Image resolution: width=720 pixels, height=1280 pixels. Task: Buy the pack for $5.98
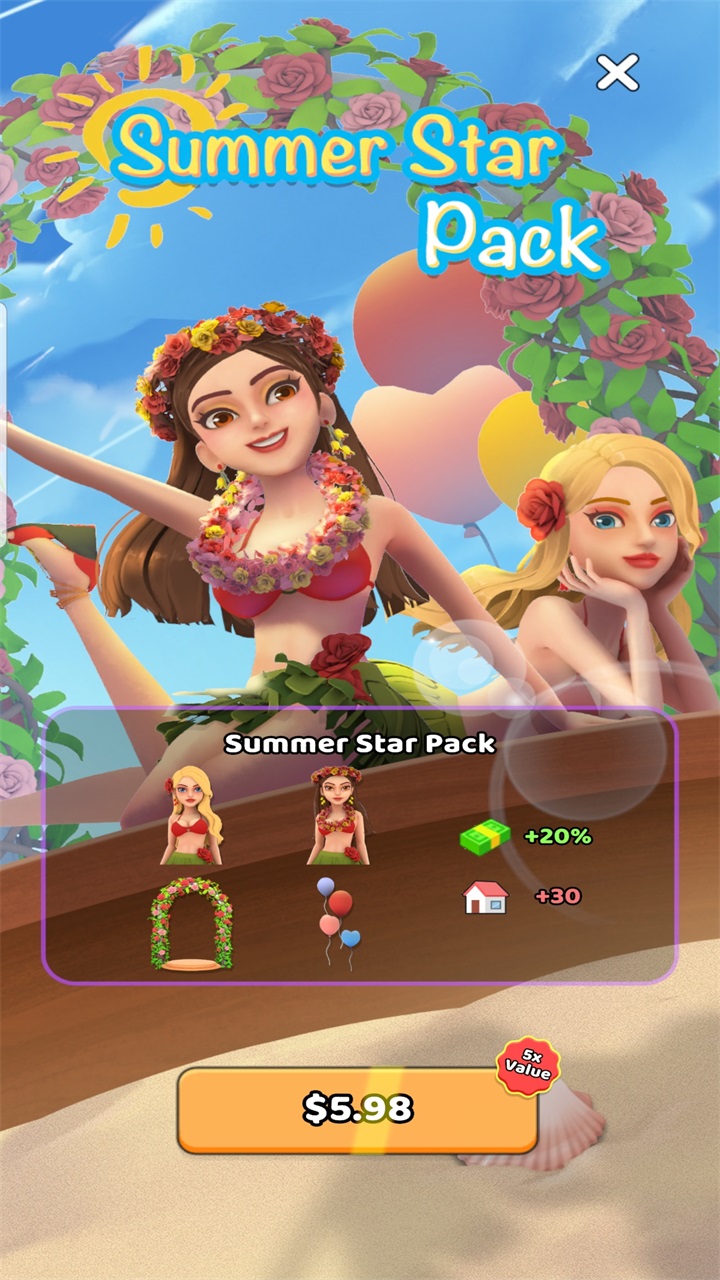tap(358, 1109)
